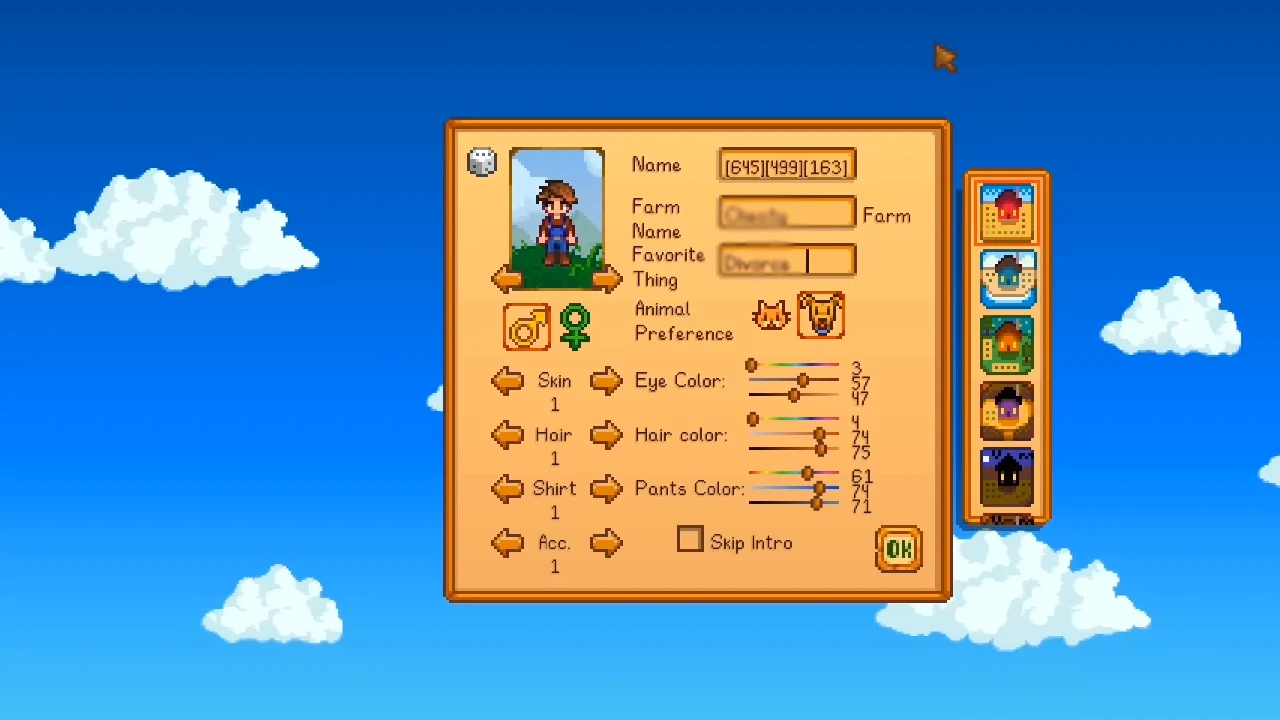This screenshot has width=1280, height=720.
Task: Edit the Name text field
Action: pos(787,166)
